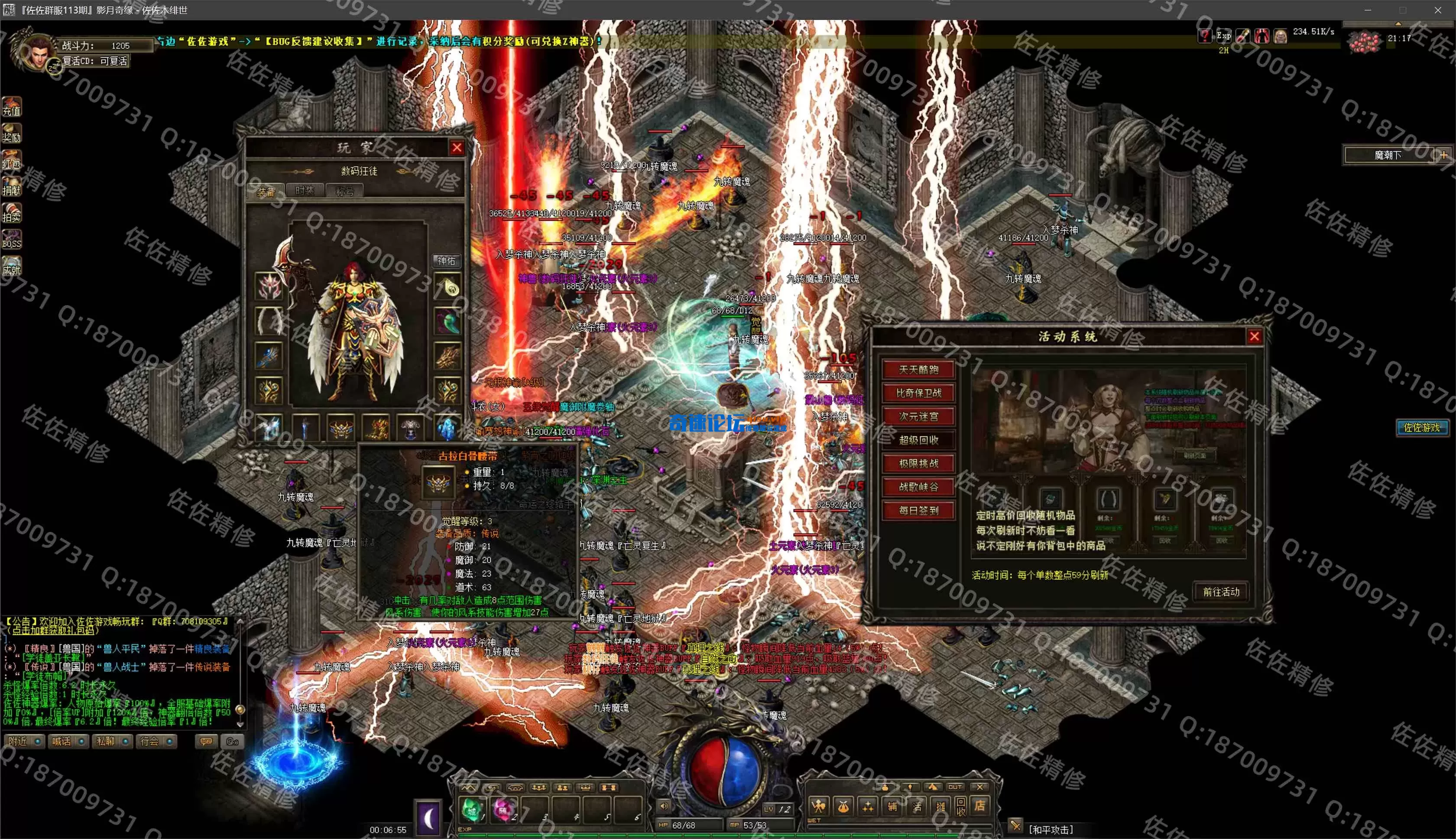
Task: Choose the 比奇保卫战 activity
Action: (x=918, y=393)
